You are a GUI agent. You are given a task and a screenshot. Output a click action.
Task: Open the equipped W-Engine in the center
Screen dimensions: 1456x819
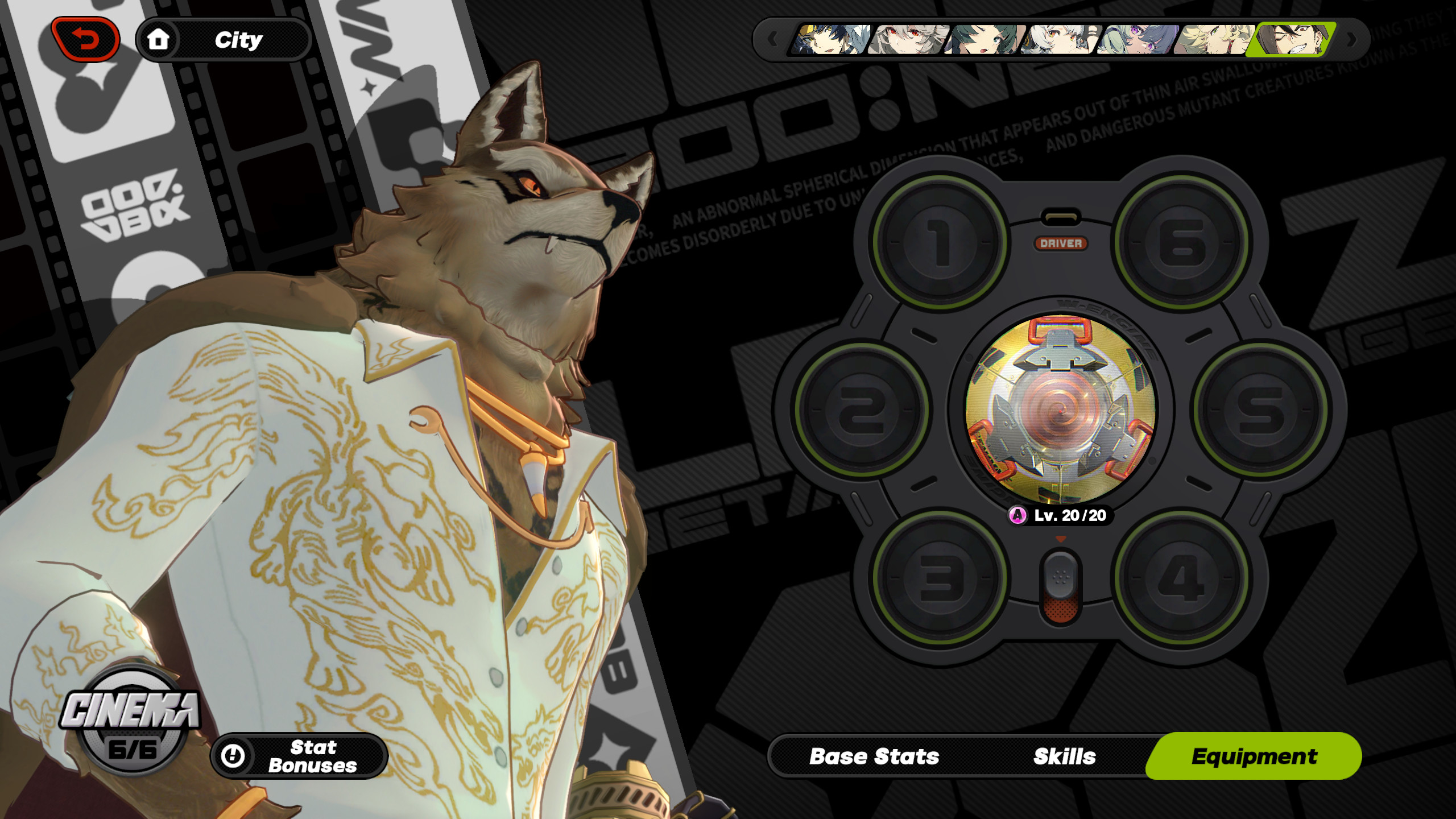tap(1060, 409)
